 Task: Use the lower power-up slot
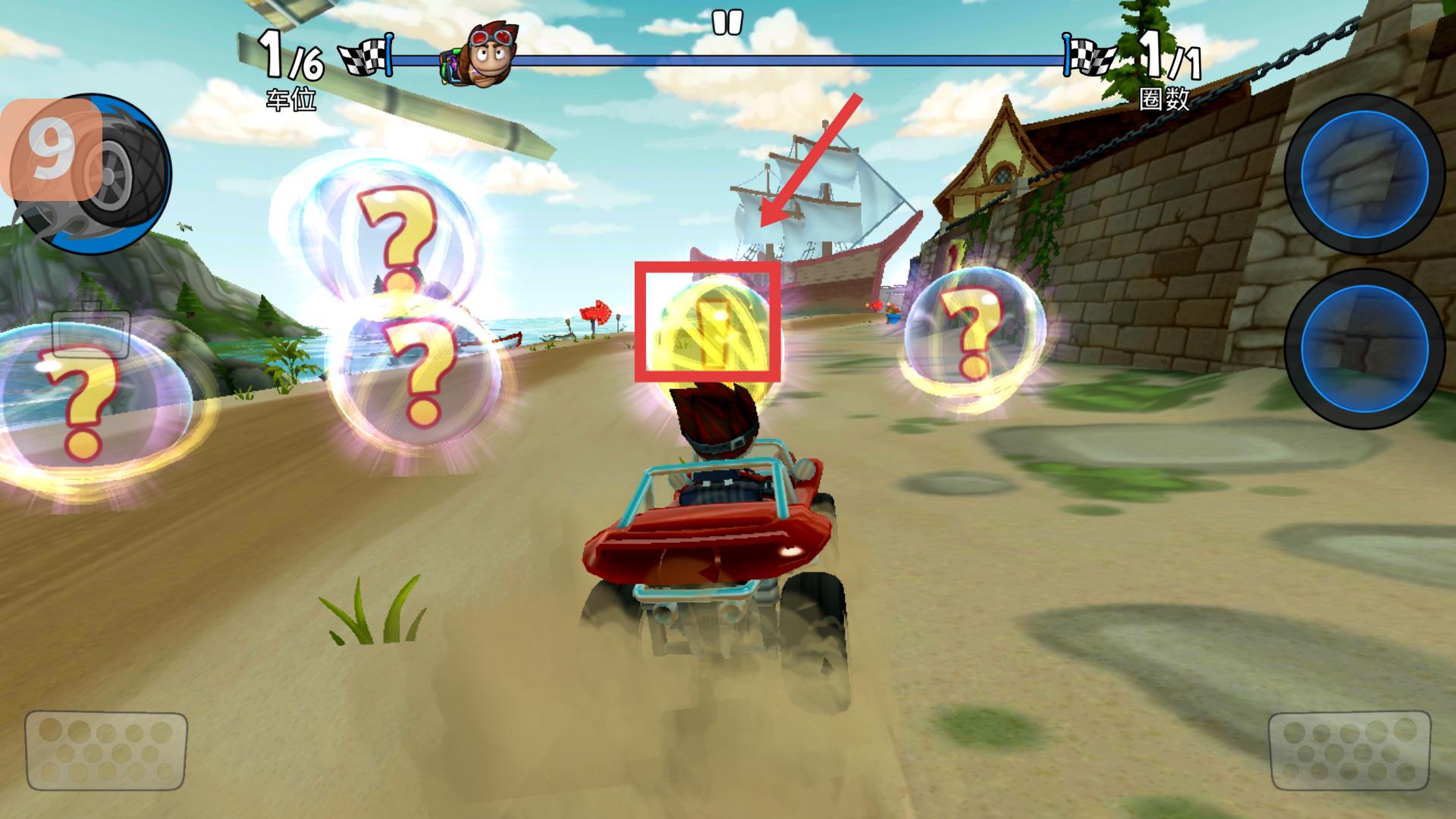[1363, 348]
